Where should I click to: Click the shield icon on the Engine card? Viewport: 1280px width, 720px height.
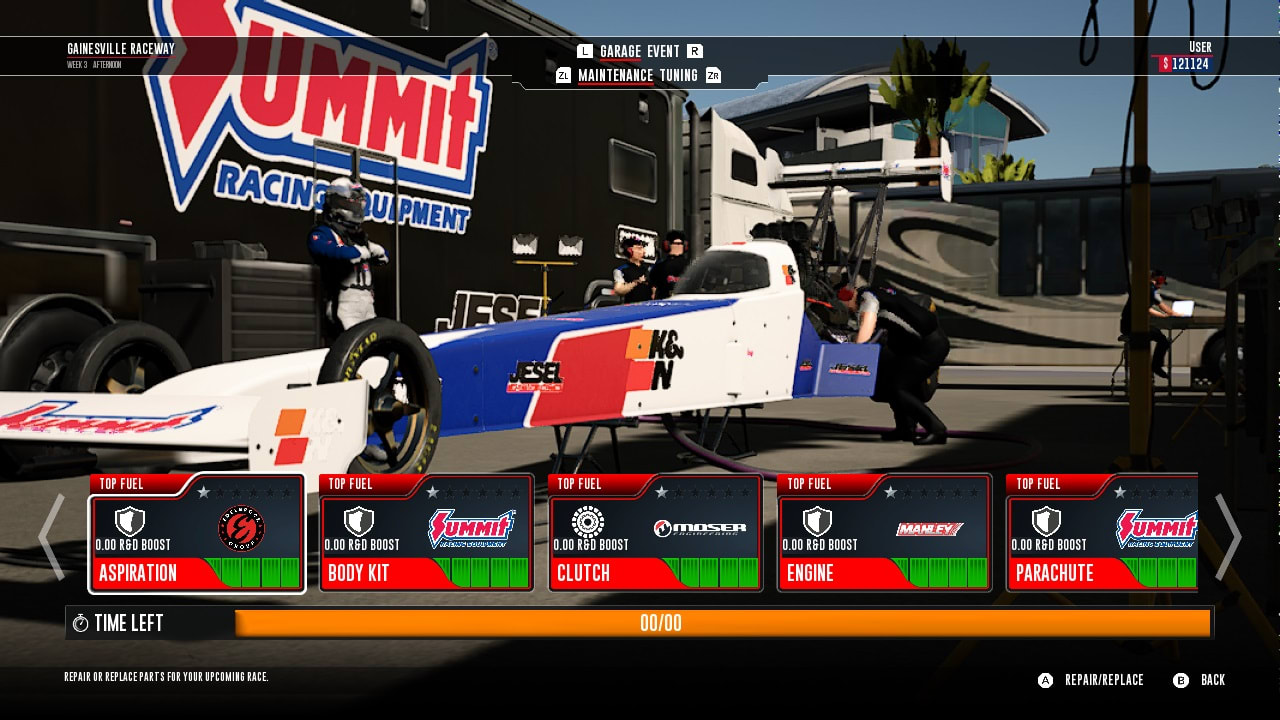pos(818,522)
